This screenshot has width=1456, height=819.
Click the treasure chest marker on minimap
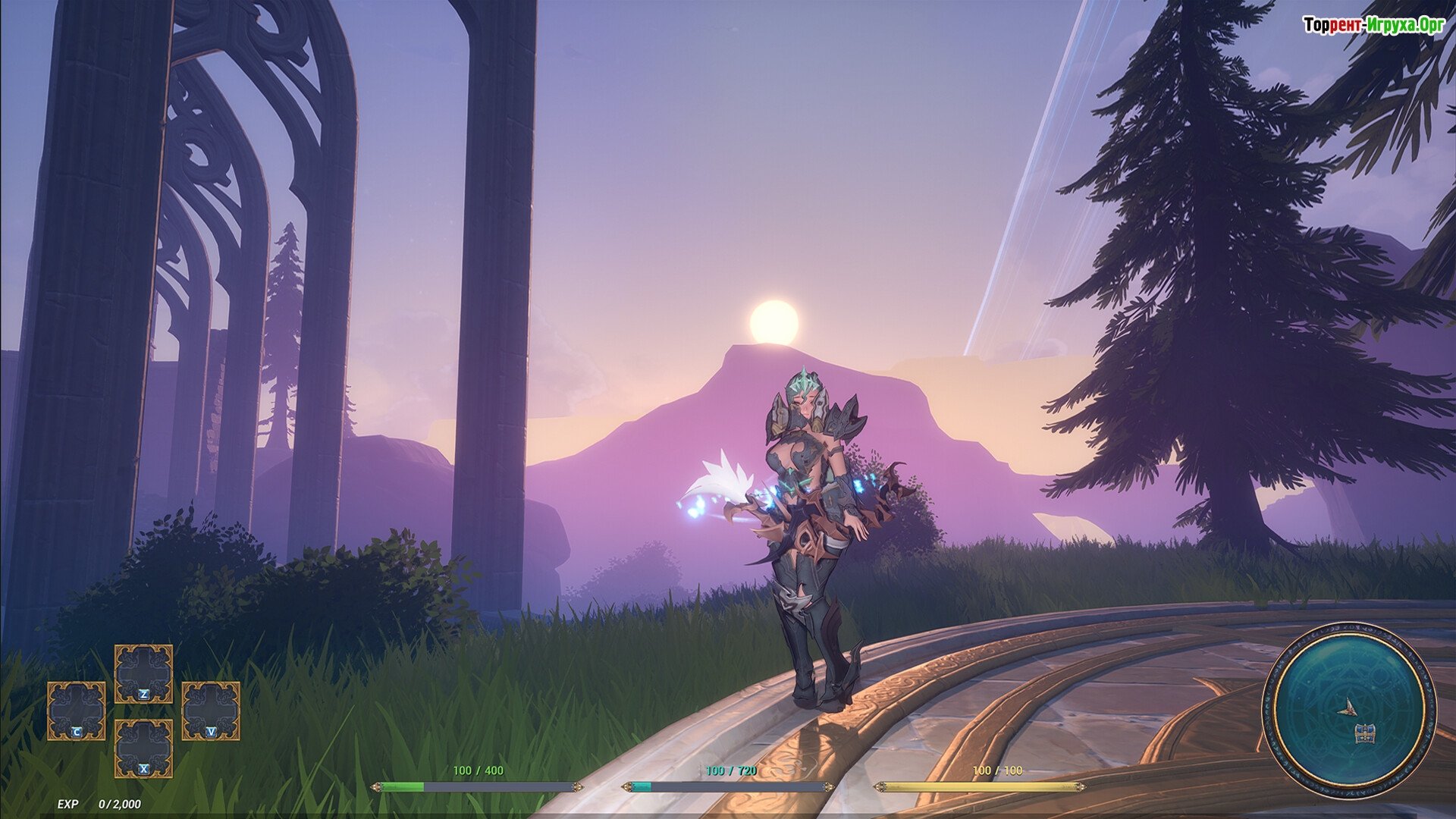1364,733
